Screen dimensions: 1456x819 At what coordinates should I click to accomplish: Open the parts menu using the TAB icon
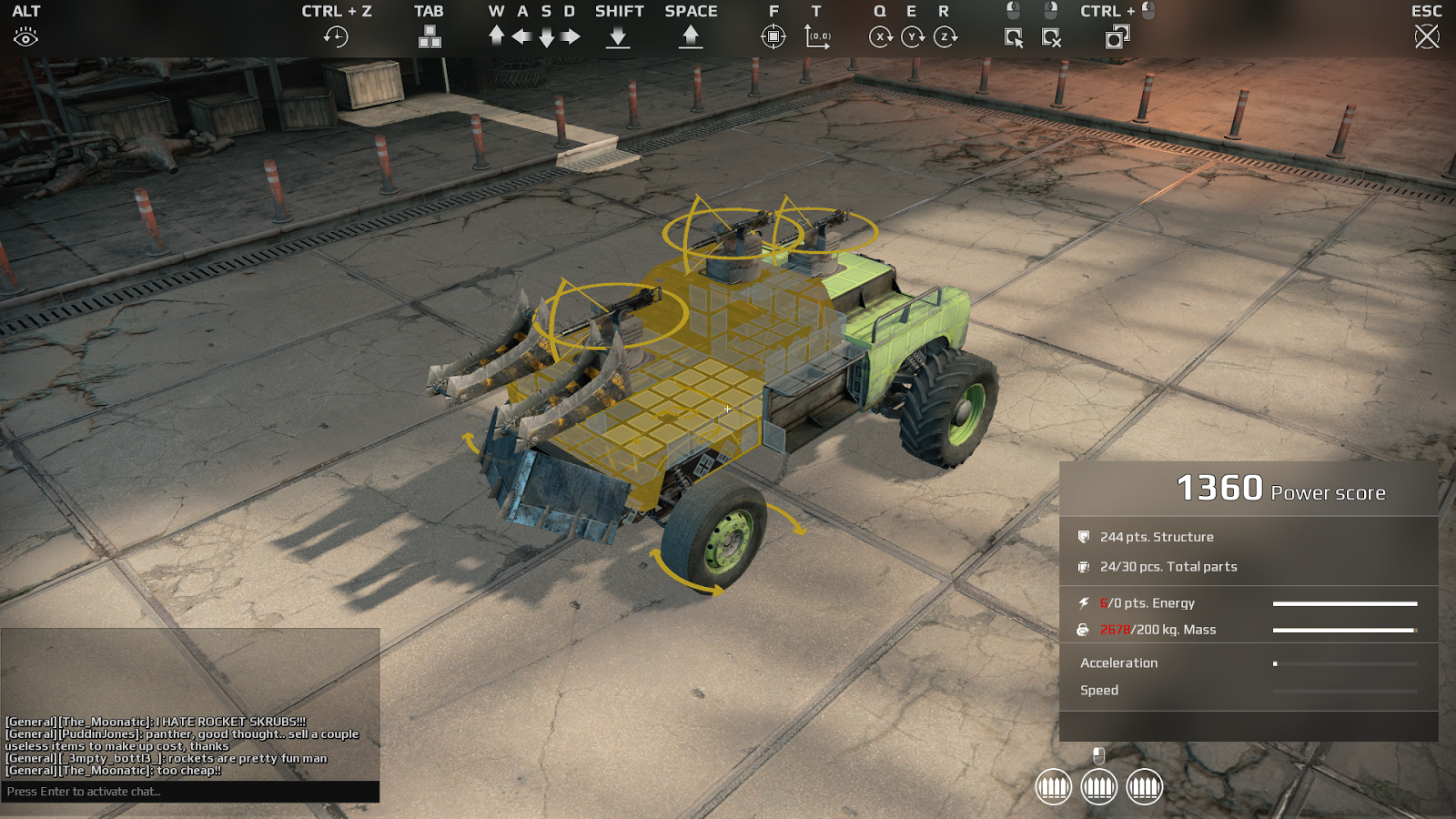428,38
